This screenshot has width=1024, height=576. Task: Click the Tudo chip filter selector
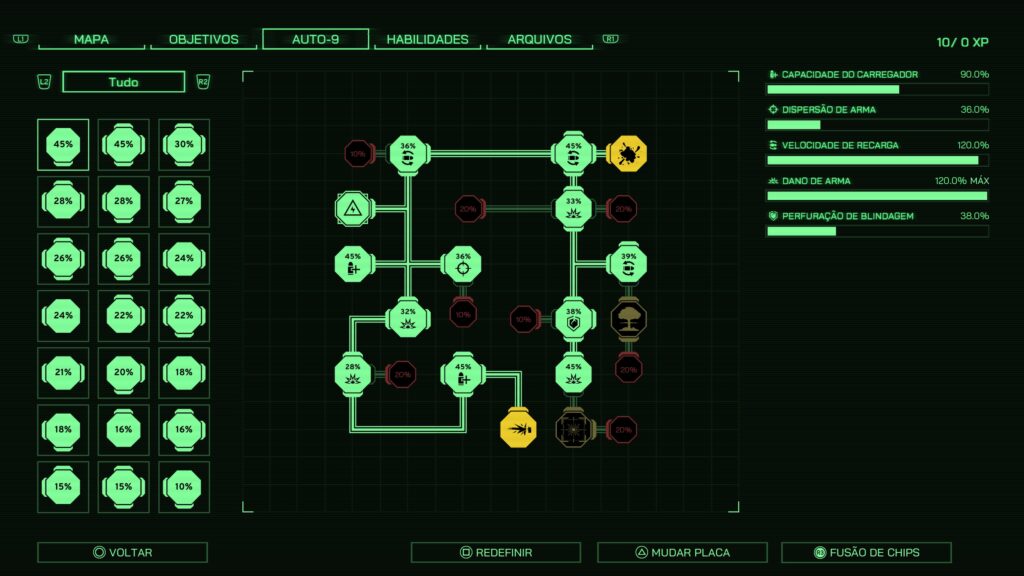click(123, 82)
